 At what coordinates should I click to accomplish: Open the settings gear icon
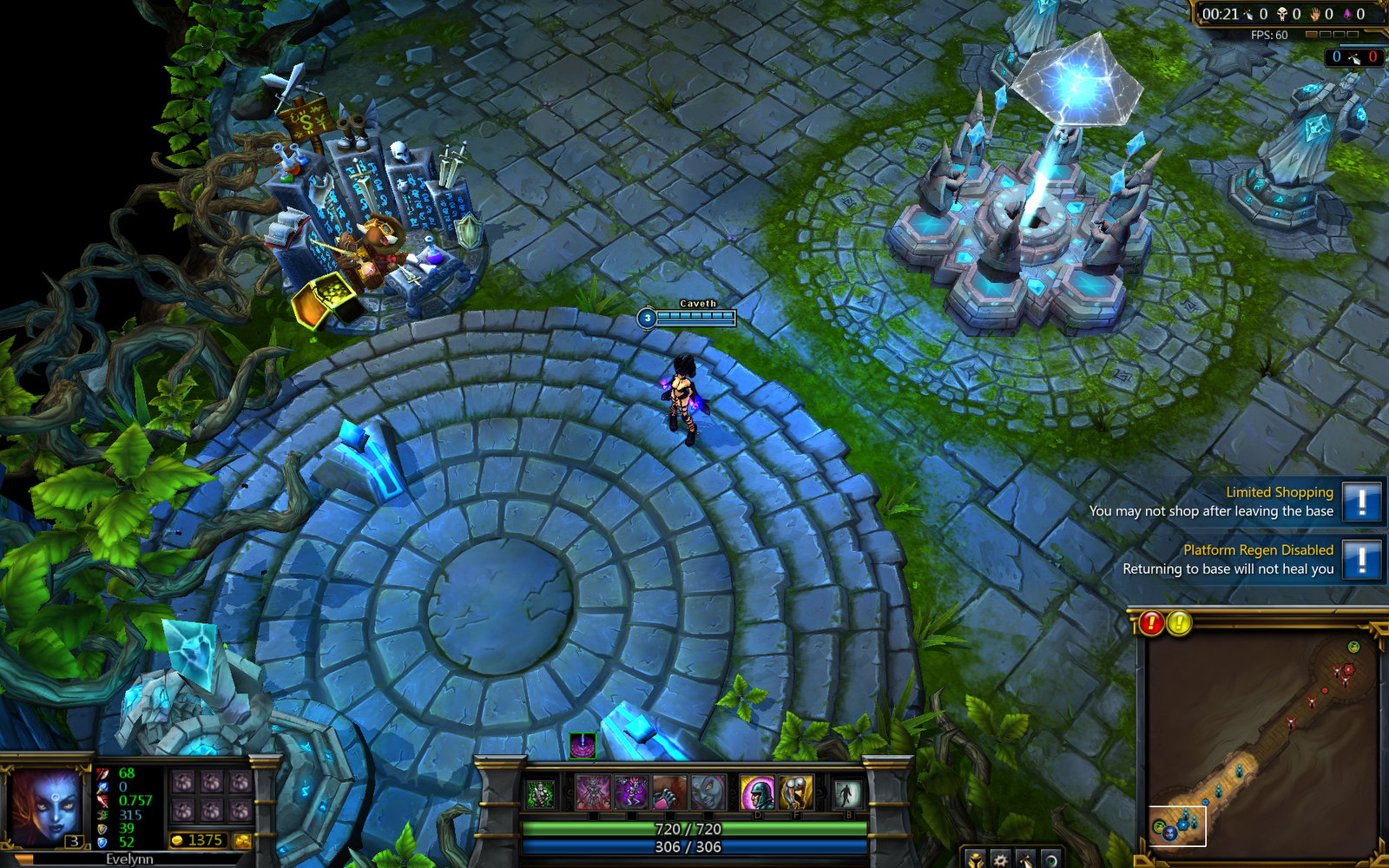click(1000, 861)
